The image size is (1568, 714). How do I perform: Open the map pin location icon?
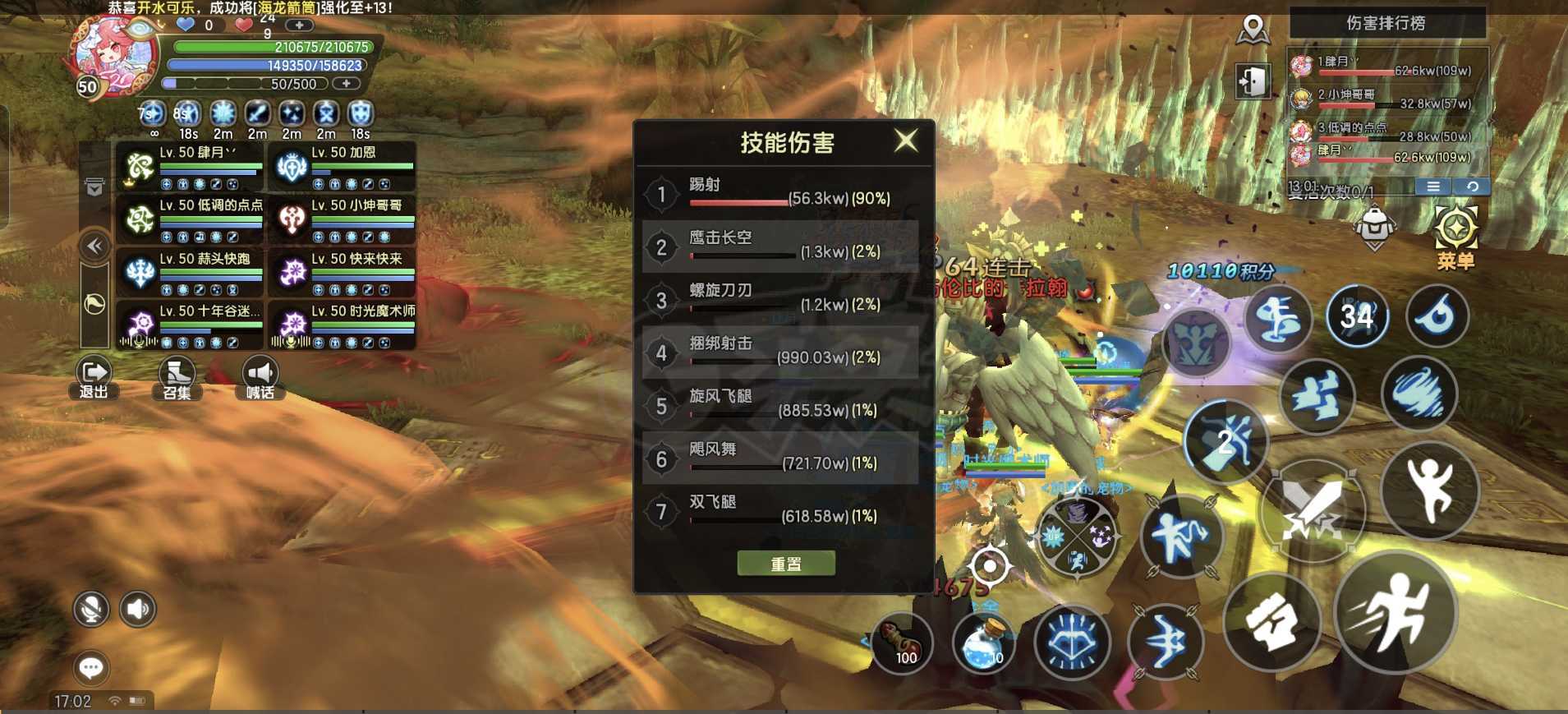pyautogui.click(x=1253, y=30)
